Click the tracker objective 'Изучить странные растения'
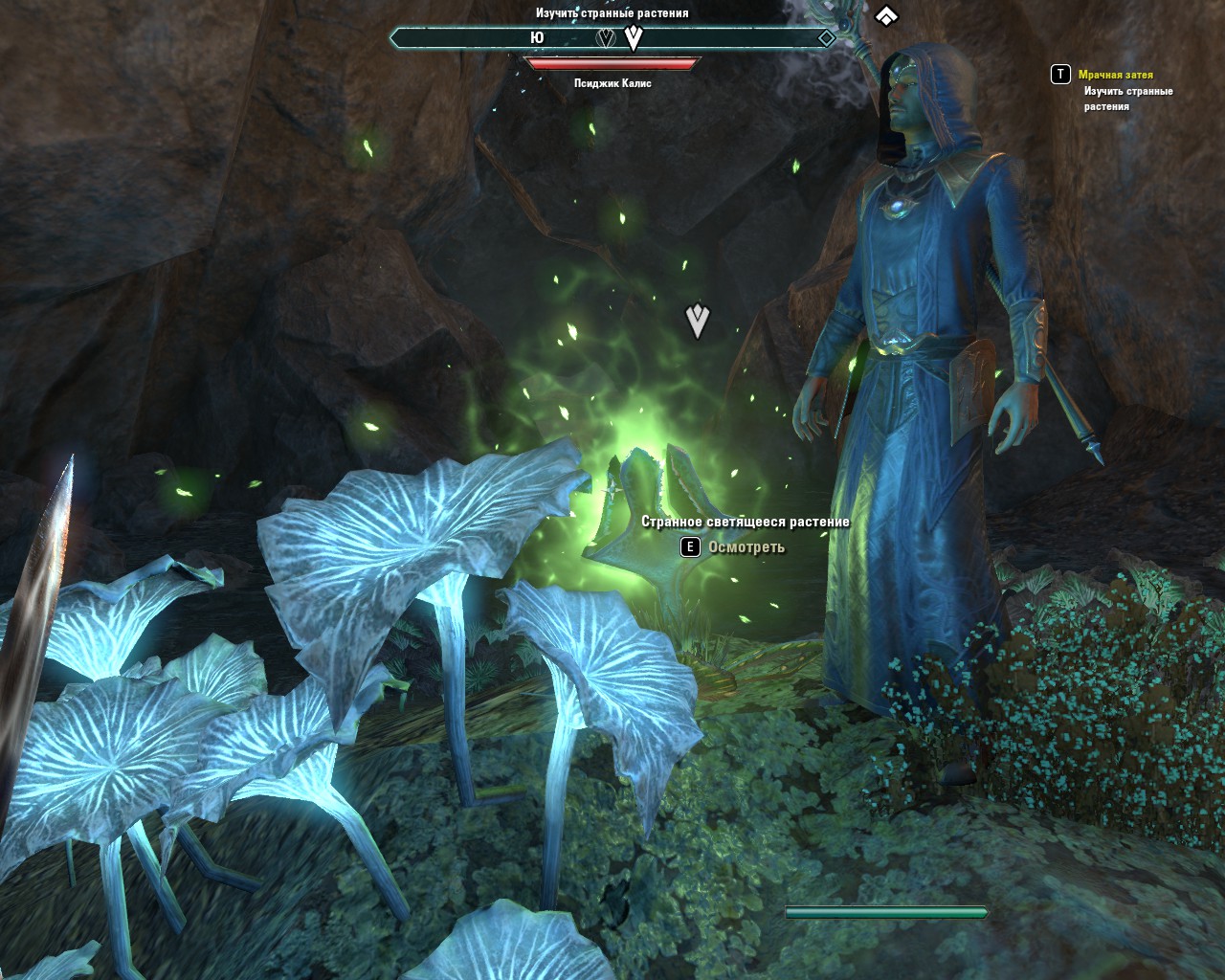This screenshot has height=980, width=1225. pos(1127,99)
